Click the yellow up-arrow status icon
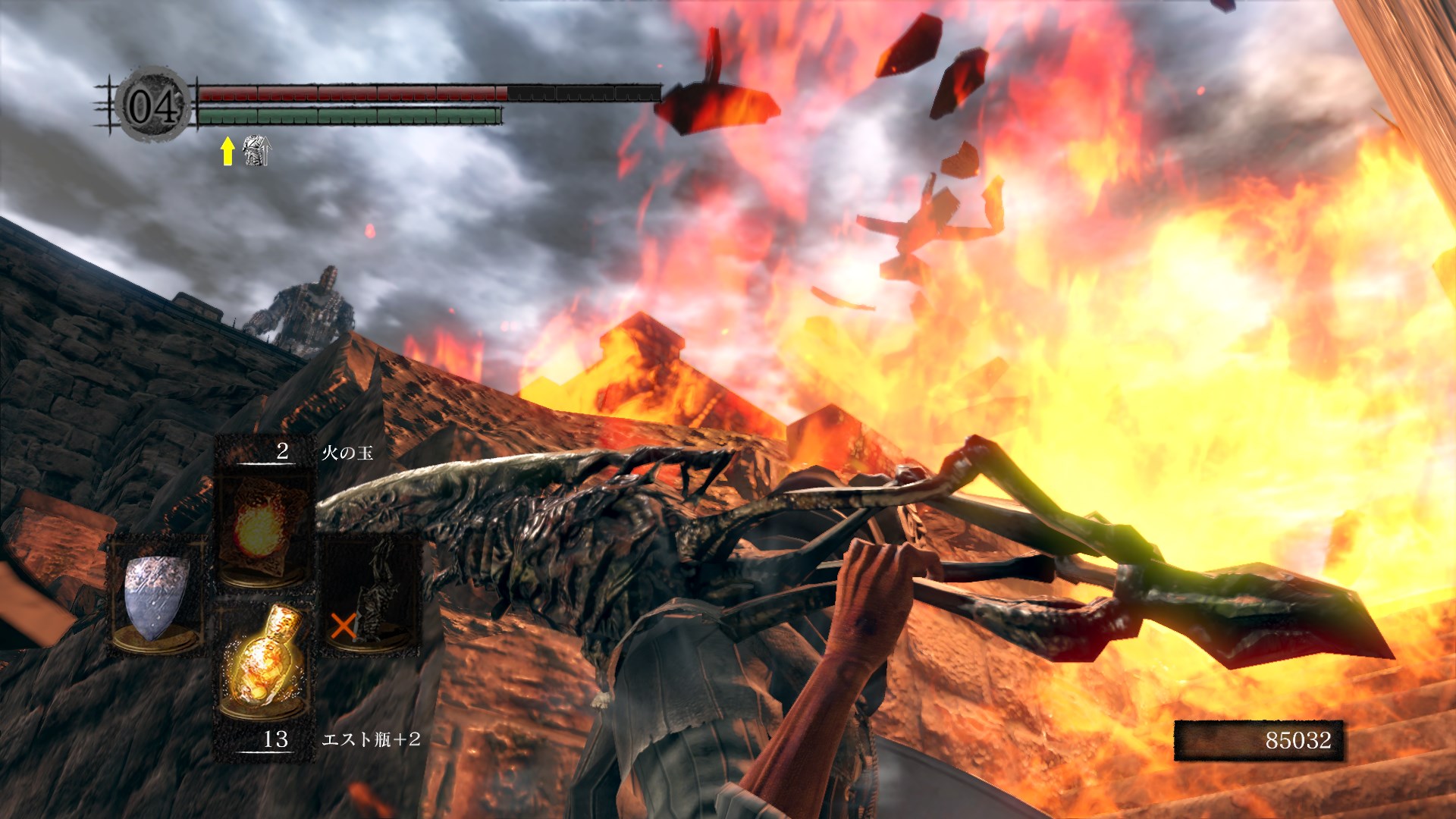This screenshot has height=819, width=1456. 227,151
